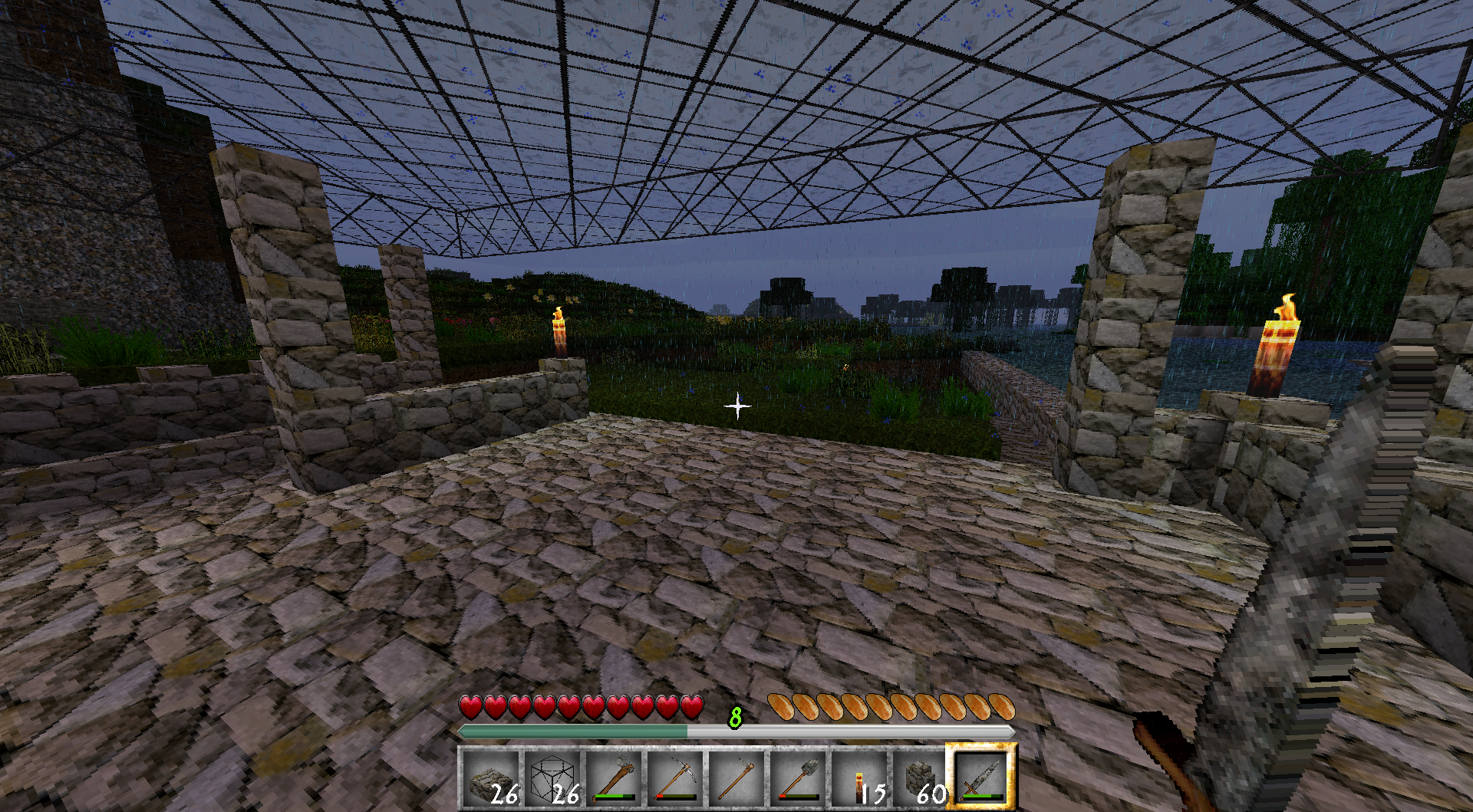Viewport: 1473px width, 812px height.
Task: Choose the glass block stack slot
Action: pyautogui.click(x=552, y=778)
